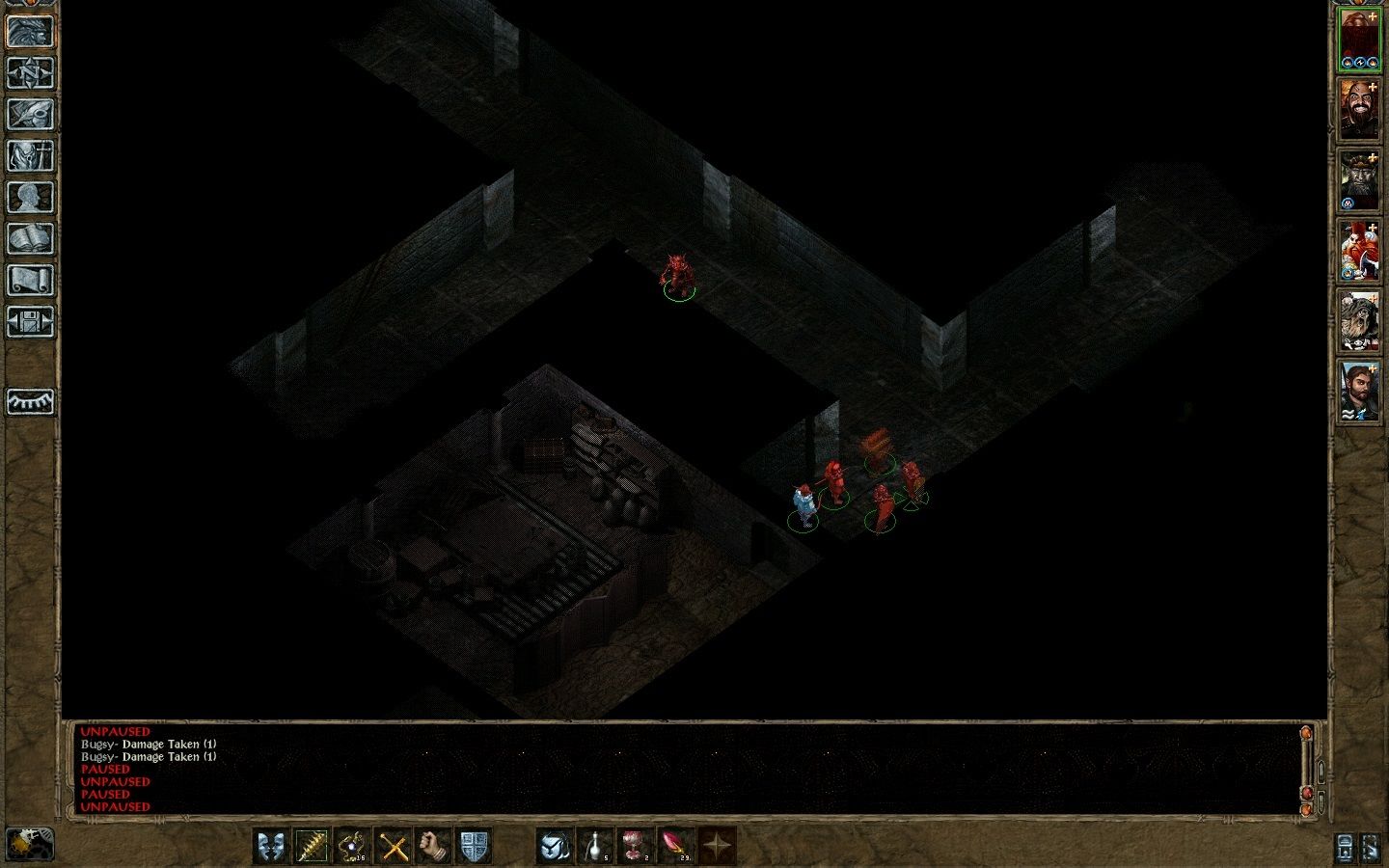
Task: Select the golden spiked club weapon slot
Action: coord(312,847)
